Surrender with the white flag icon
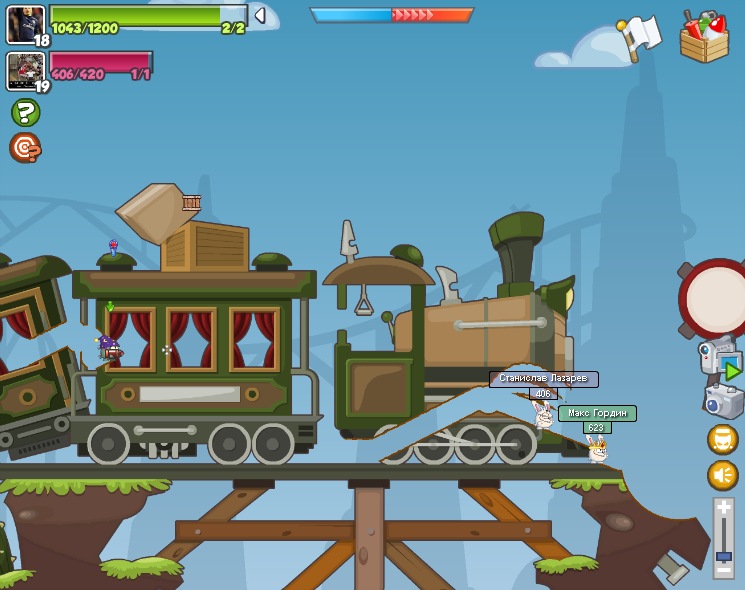The width and height of the screenshot is (745, 590). [640, 37]
